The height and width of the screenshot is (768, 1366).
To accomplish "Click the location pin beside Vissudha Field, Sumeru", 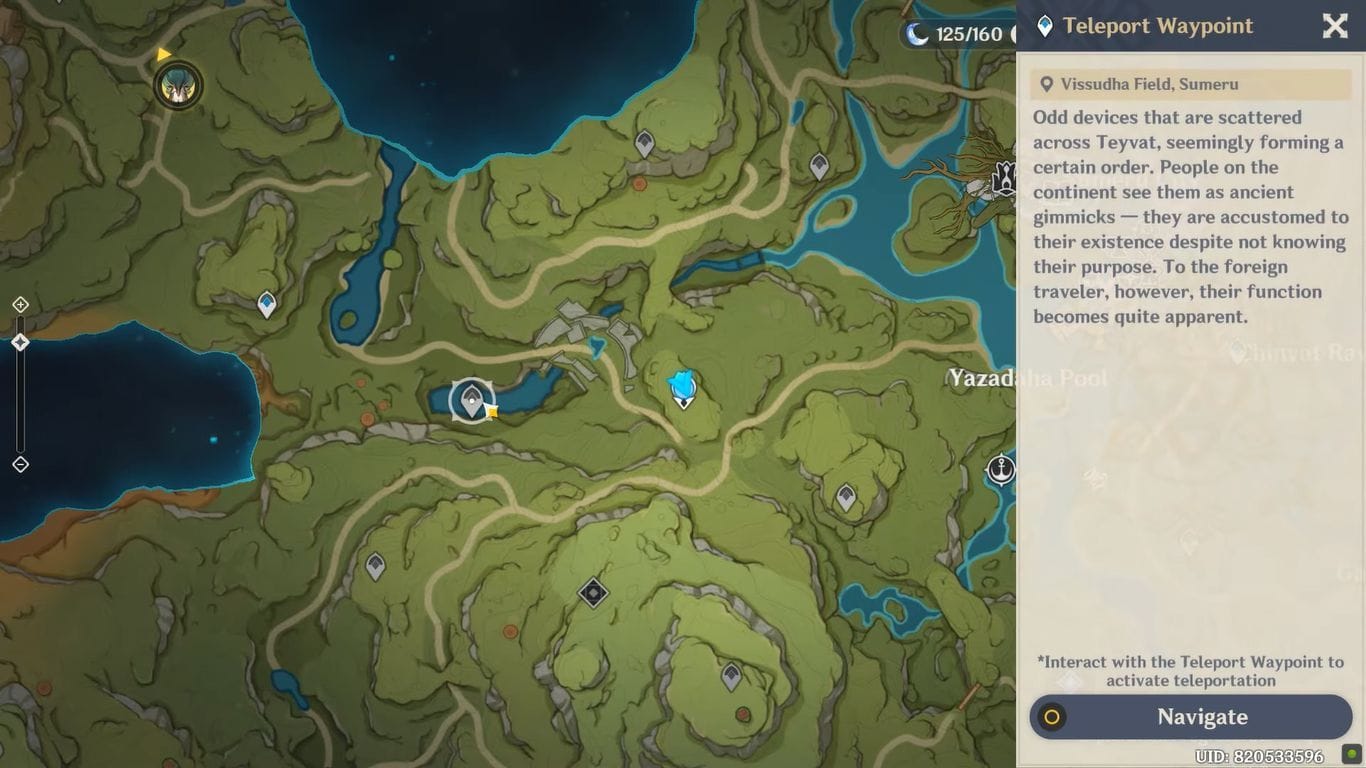I will click(1047, 84).
